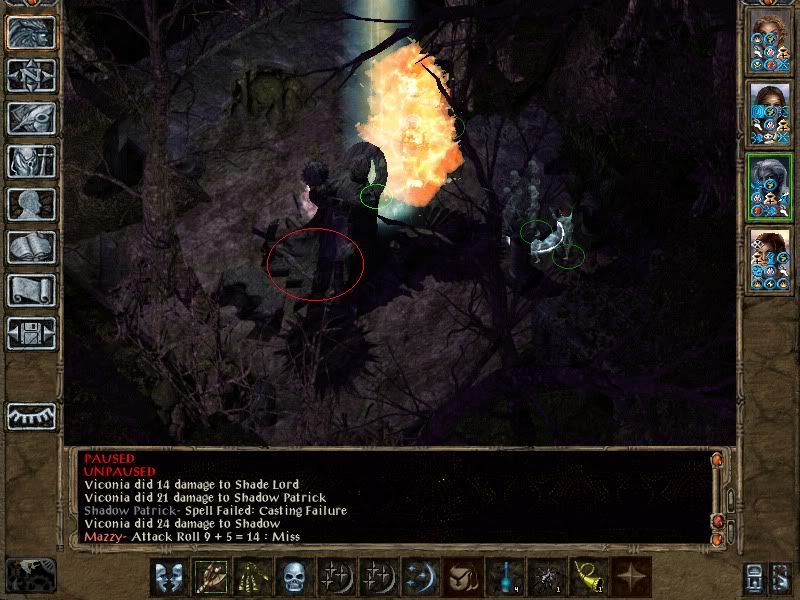This screenshot has width=800, height=600.
Task: Open the priest scroll button
Action: tap(31, 290)
